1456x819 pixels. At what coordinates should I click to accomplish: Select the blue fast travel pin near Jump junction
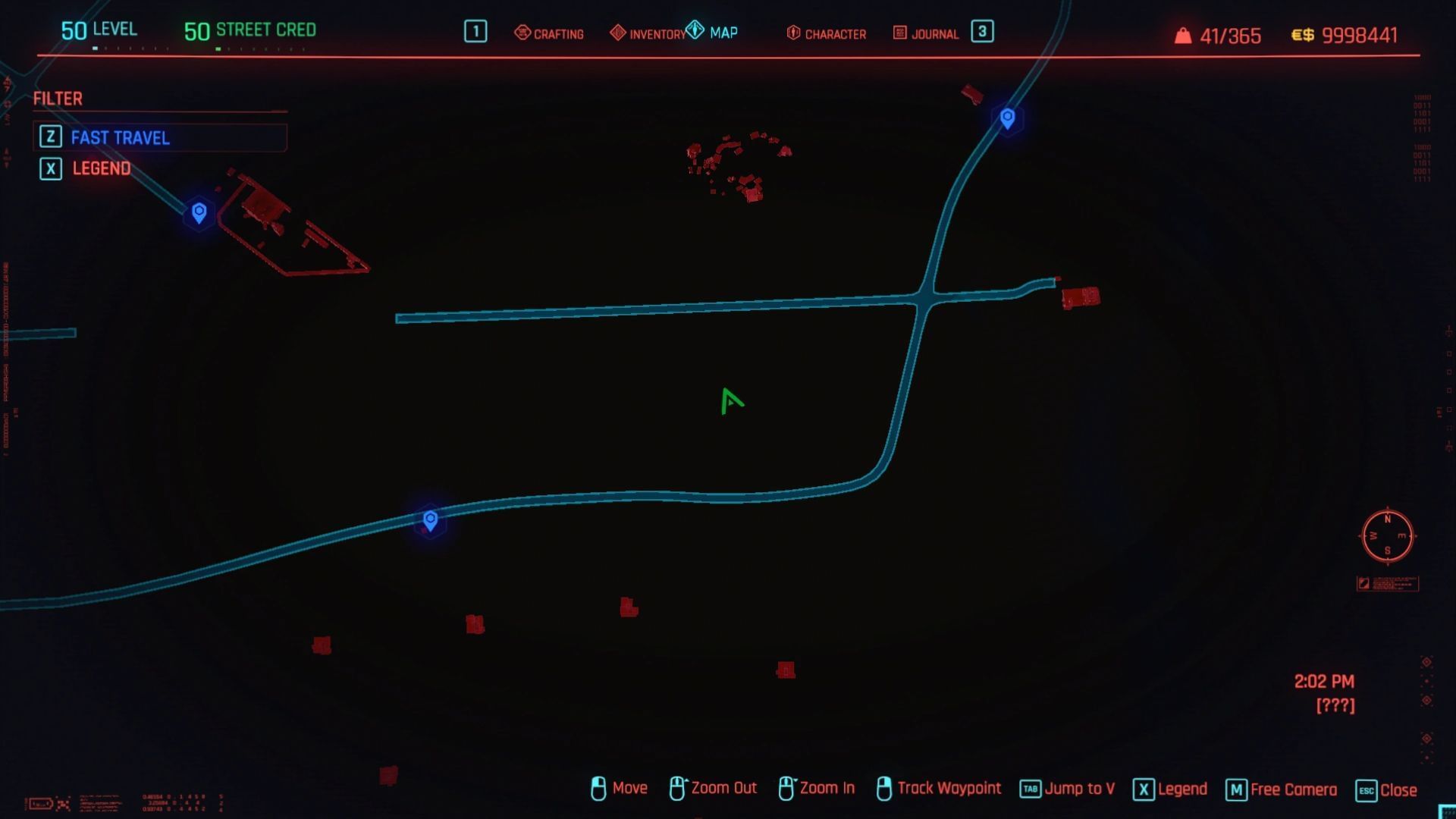click(x=1006, y=118)
